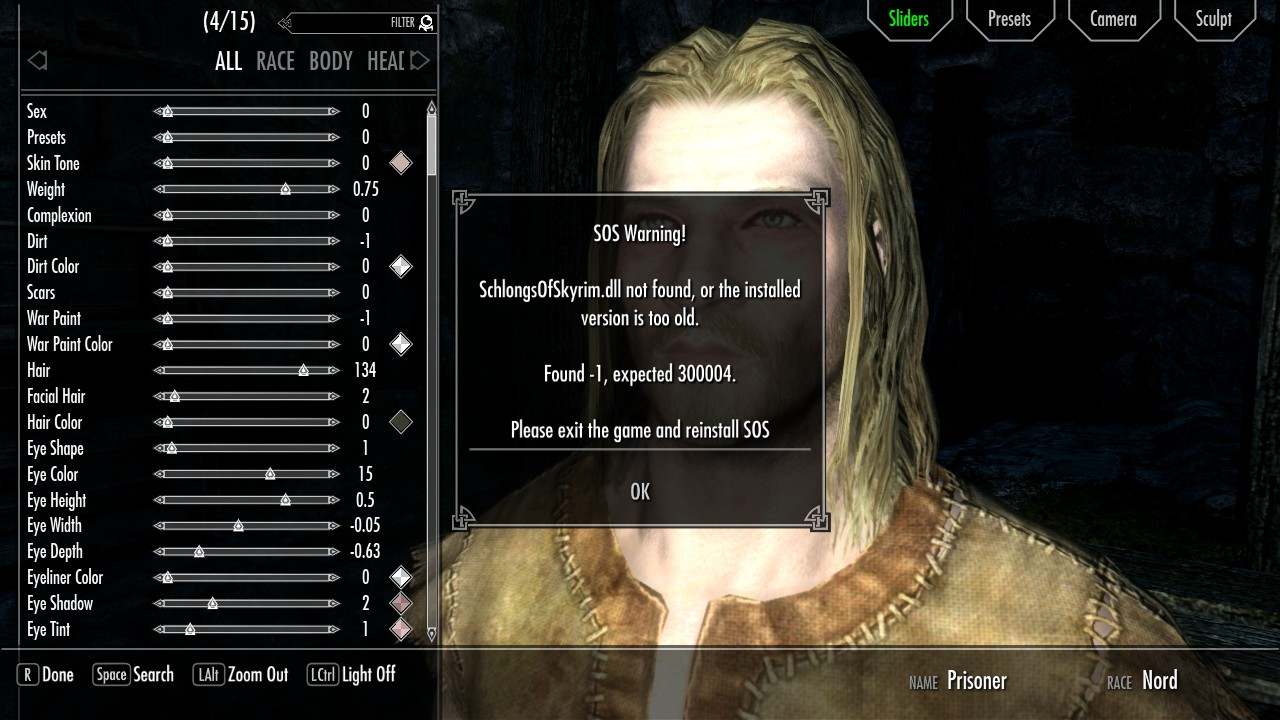Toggle Light Off with the LCtrl control
The image size is (1280, 720).
point(345,674)
